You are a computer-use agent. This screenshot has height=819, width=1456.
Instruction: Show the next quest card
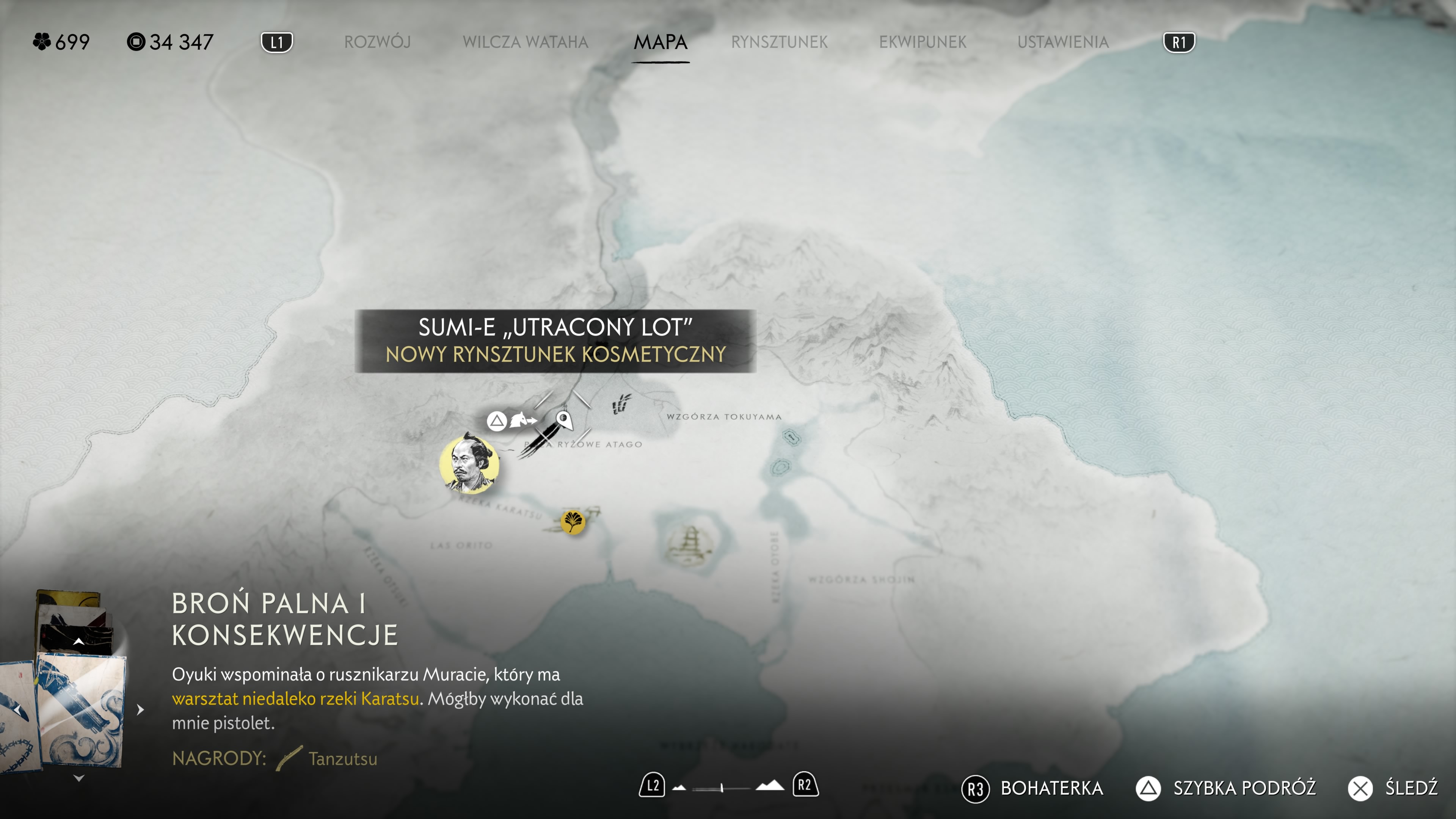click(141, 709)
